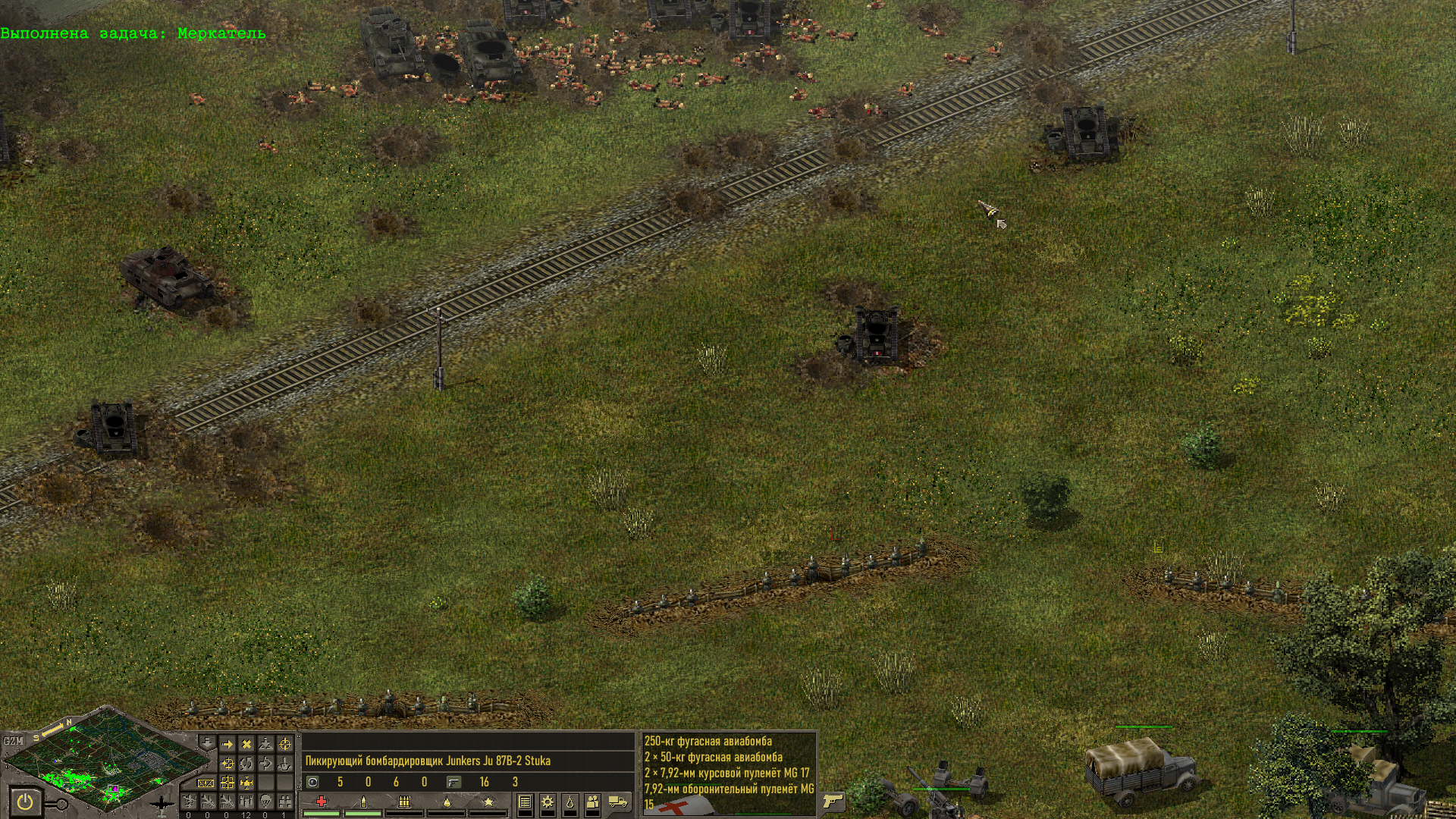Toggle the envelope warning icon
1456x819 pixels.
click(206, 783)
